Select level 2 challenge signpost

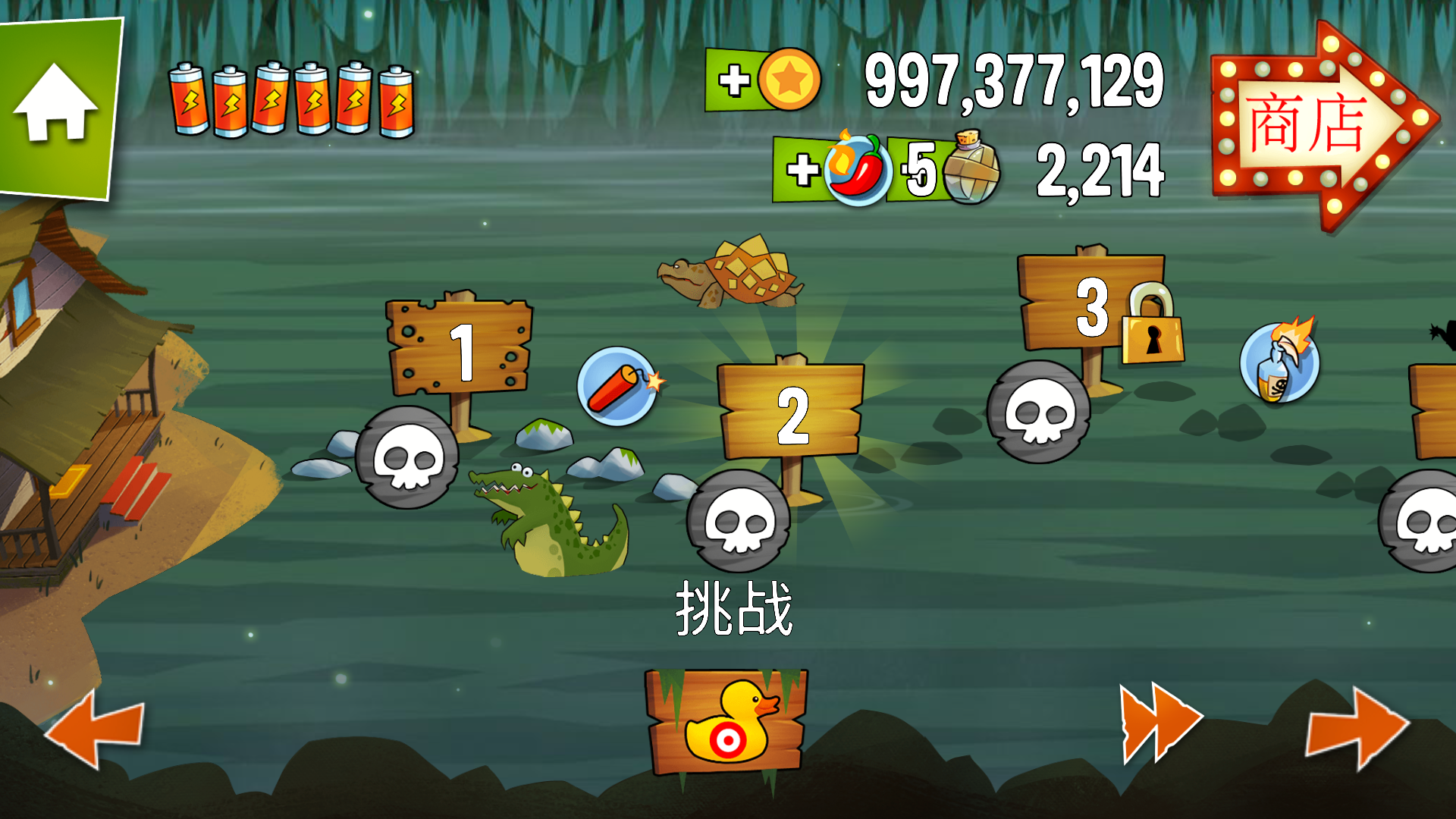pos(791,413)
